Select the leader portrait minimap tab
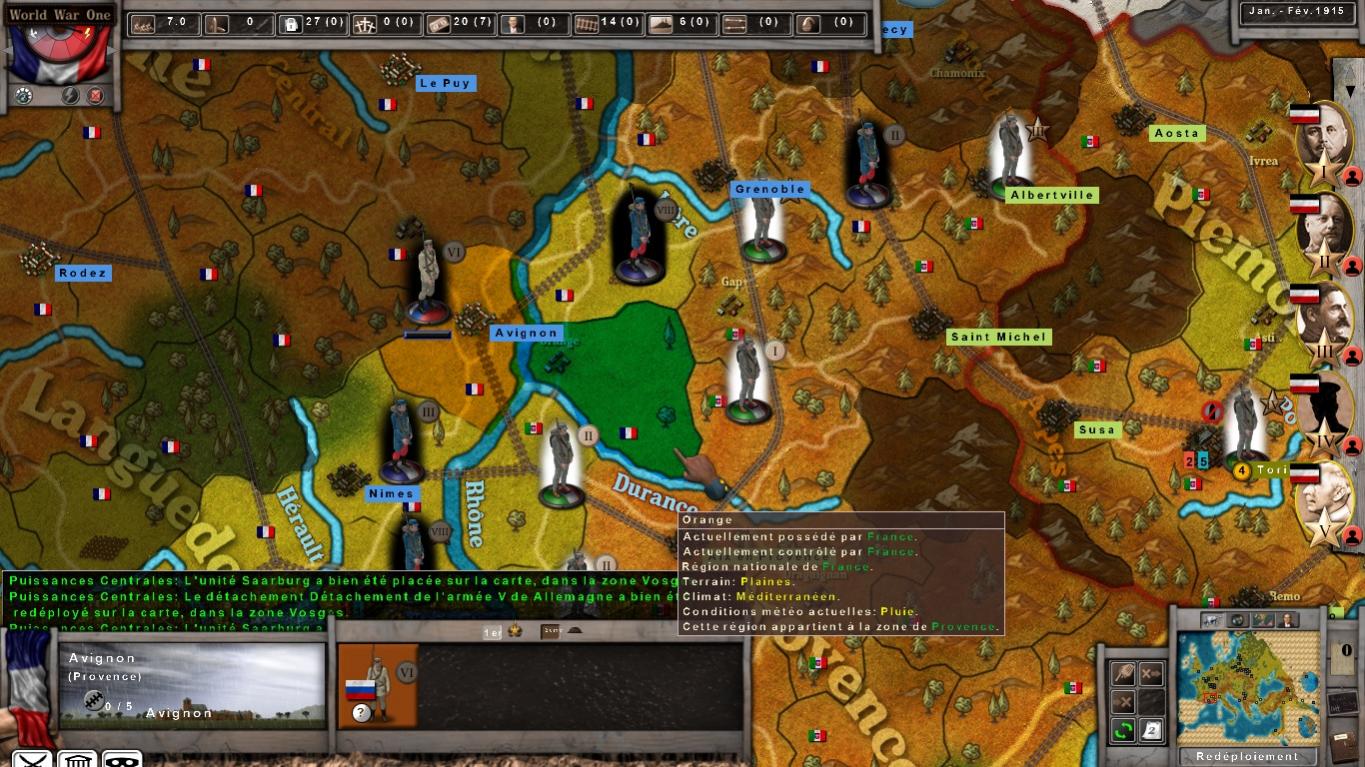 click(1288, 620)
